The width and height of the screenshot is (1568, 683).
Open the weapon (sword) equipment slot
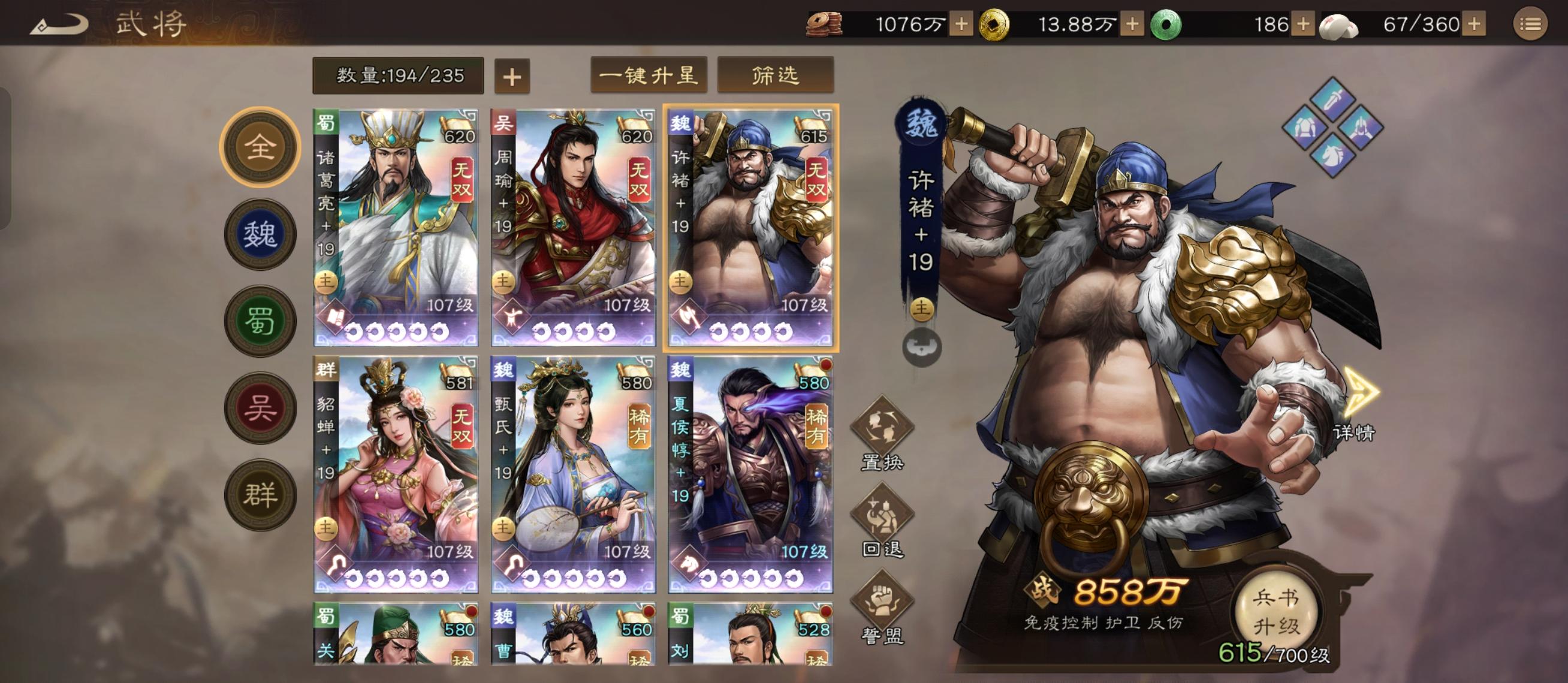point(1333,99)
